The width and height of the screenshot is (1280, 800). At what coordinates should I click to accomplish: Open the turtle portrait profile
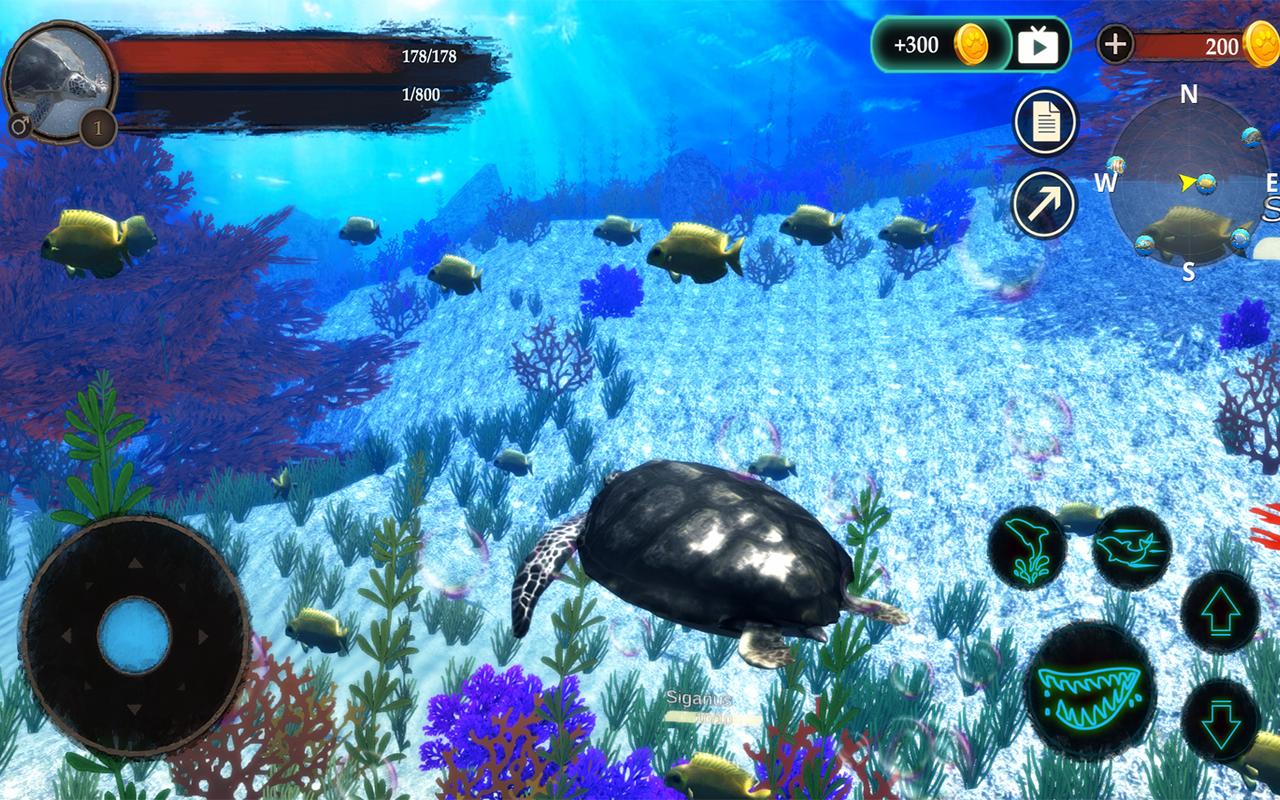58,82
